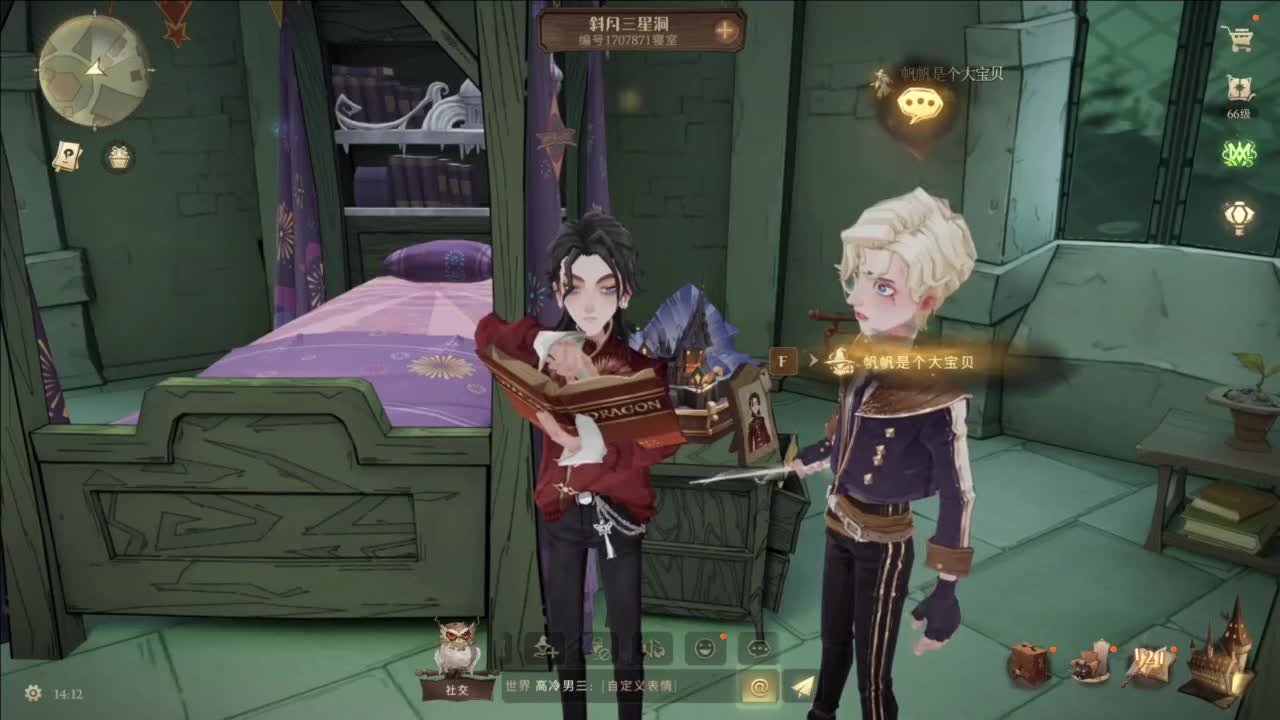Open the lantern icon on the right sidebar
The width and height of the screenshot is (1280, 720).
click(1237, 218)
